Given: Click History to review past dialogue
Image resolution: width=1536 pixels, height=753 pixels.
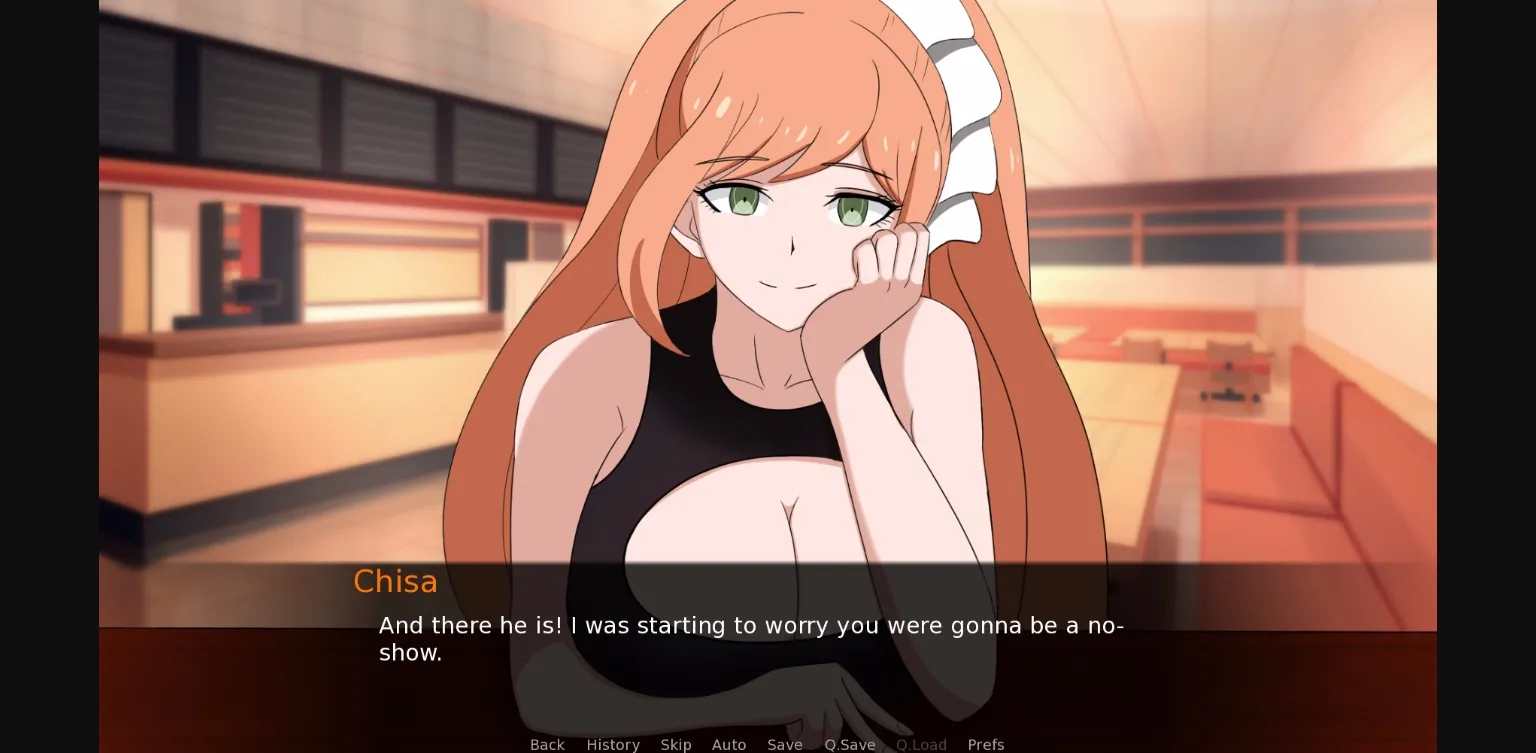Looking at the screenshot, I should point(613,744).
